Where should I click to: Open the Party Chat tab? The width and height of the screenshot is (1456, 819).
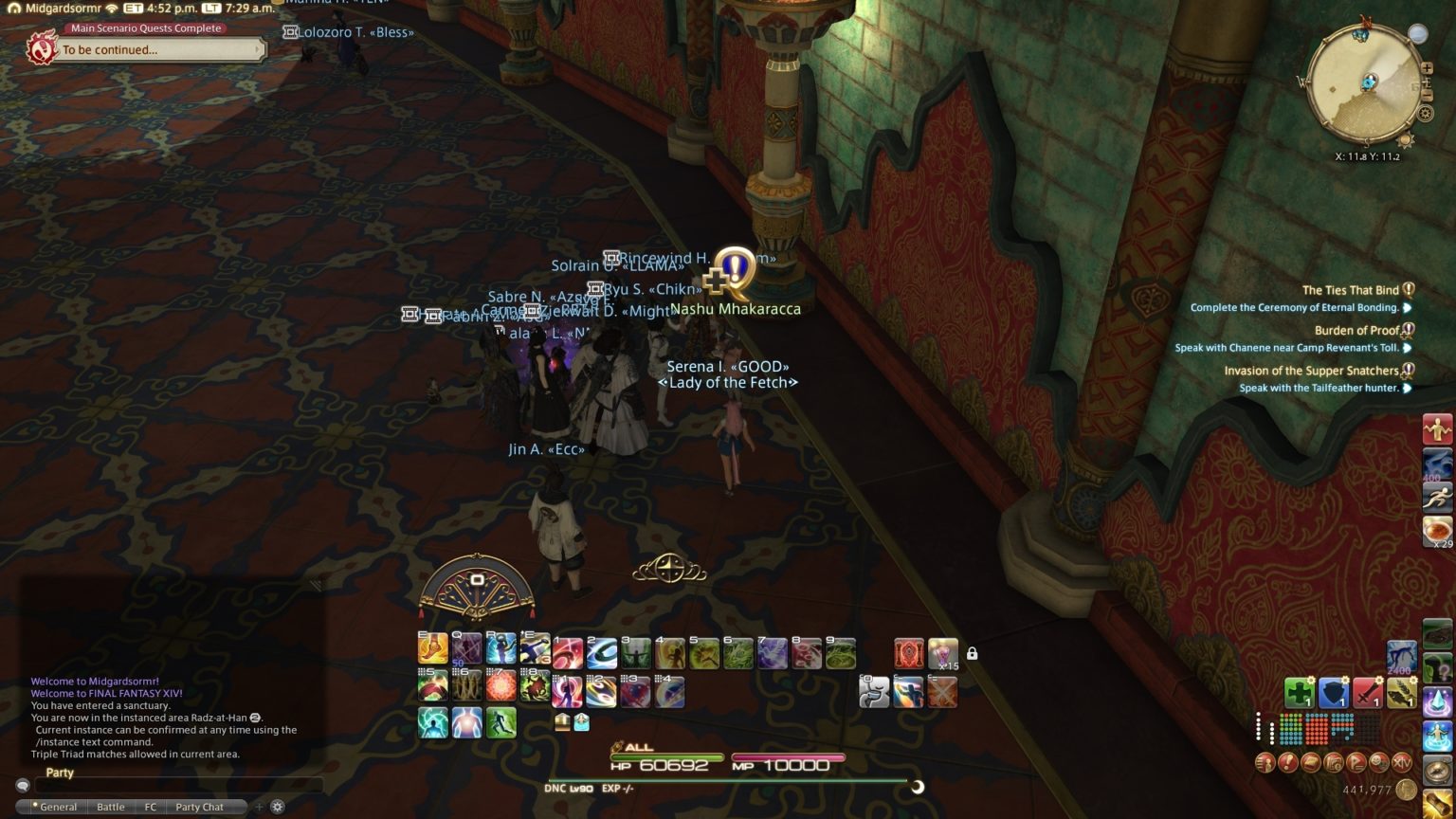[200, 807]
